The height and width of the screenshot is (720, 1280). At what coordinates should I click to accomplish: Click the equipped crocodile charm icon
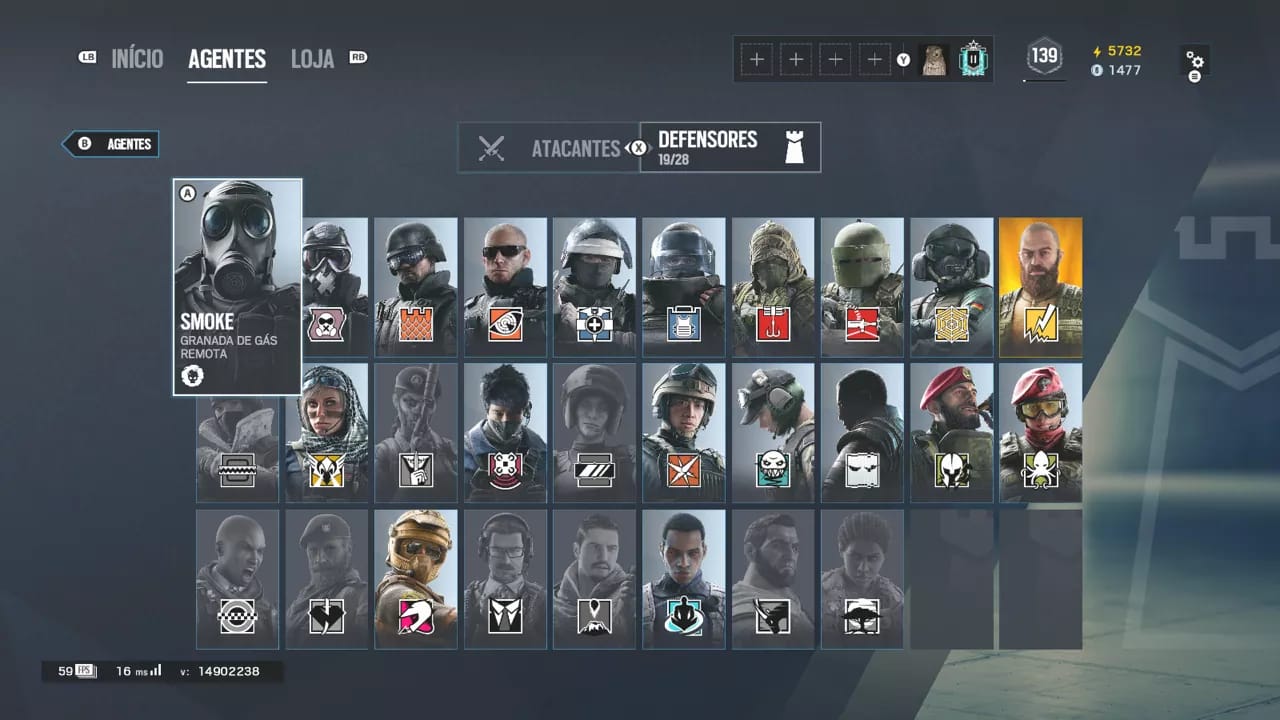[x=934, y=59]
